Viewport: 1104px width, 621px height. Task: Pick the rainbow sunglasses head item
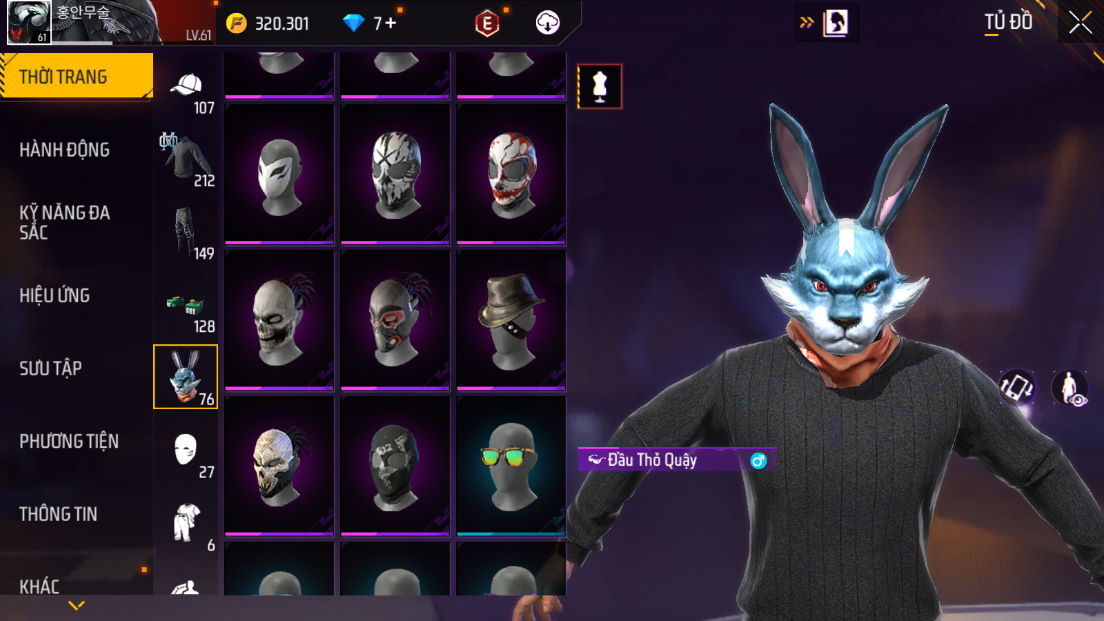point(511,463)
